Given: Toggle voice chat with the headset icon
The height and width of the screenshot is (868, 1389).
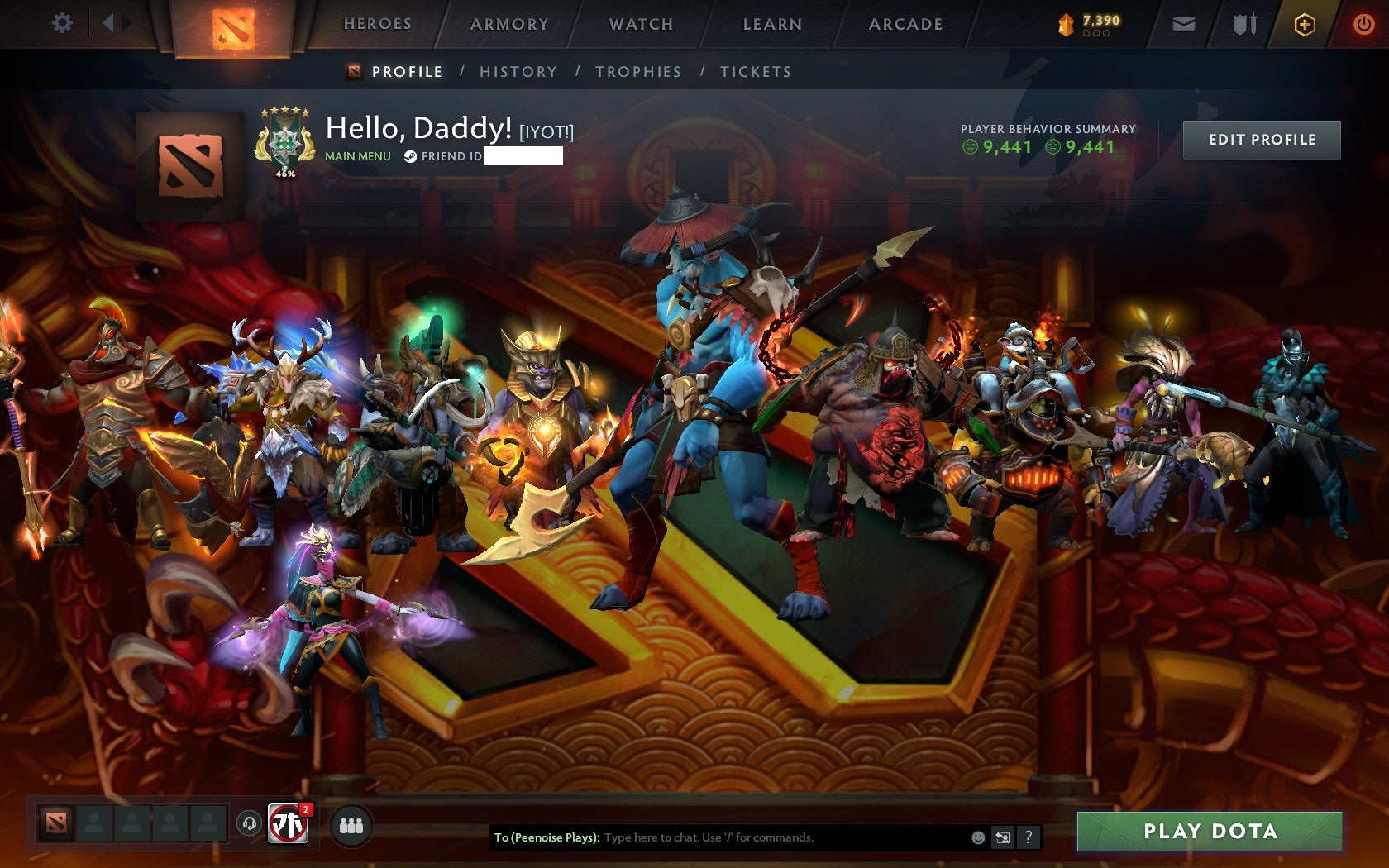Looking at the screenshot, I should click(250, 824).
